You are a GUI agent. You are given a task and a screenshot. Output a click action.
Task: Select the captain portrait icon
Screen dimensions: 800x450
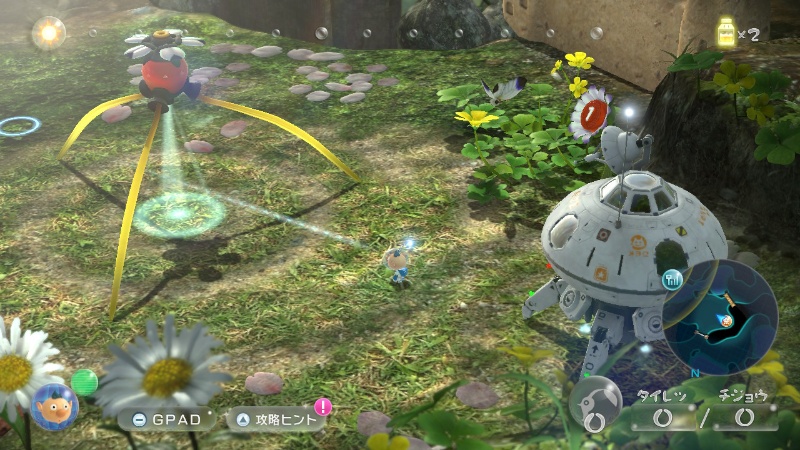[54, 406]
